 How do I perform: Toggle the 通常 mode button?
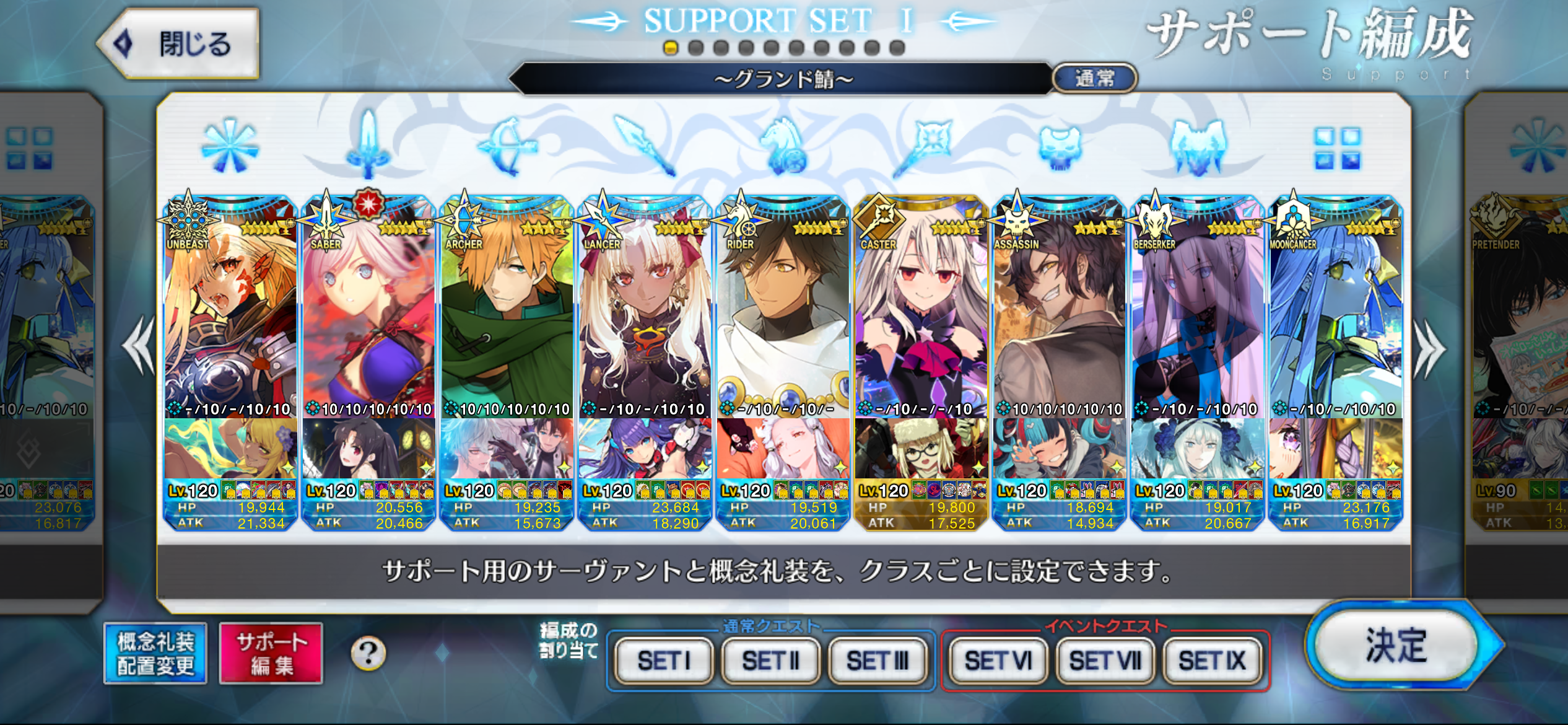1094,79
